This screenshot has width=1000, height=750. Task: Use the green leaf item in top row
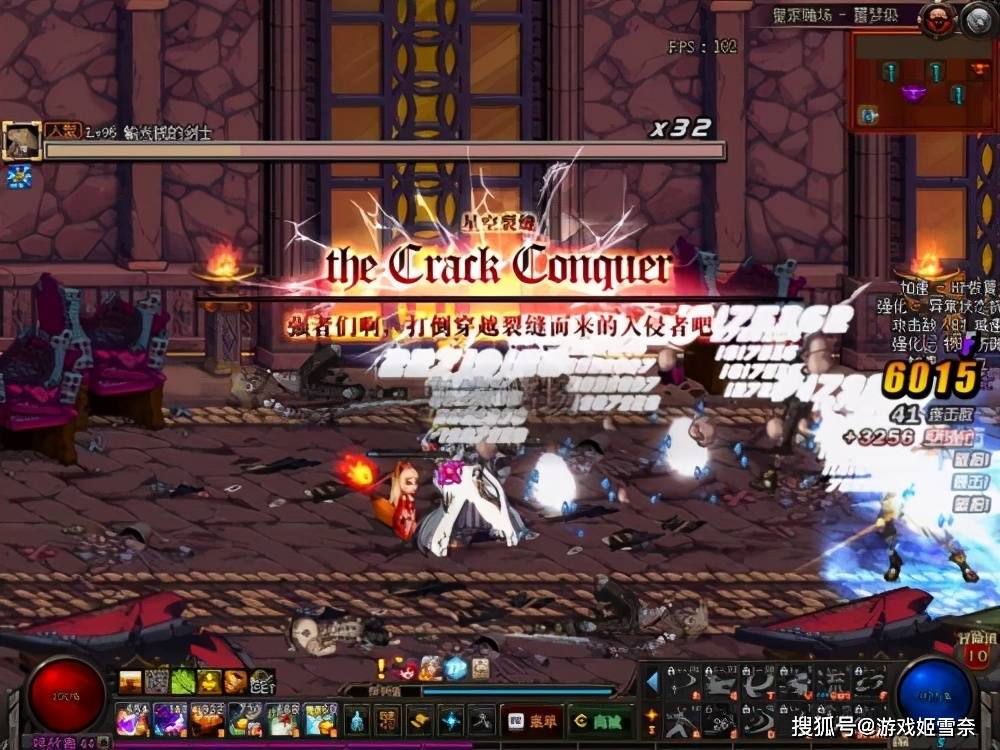[x=182, y=682]
